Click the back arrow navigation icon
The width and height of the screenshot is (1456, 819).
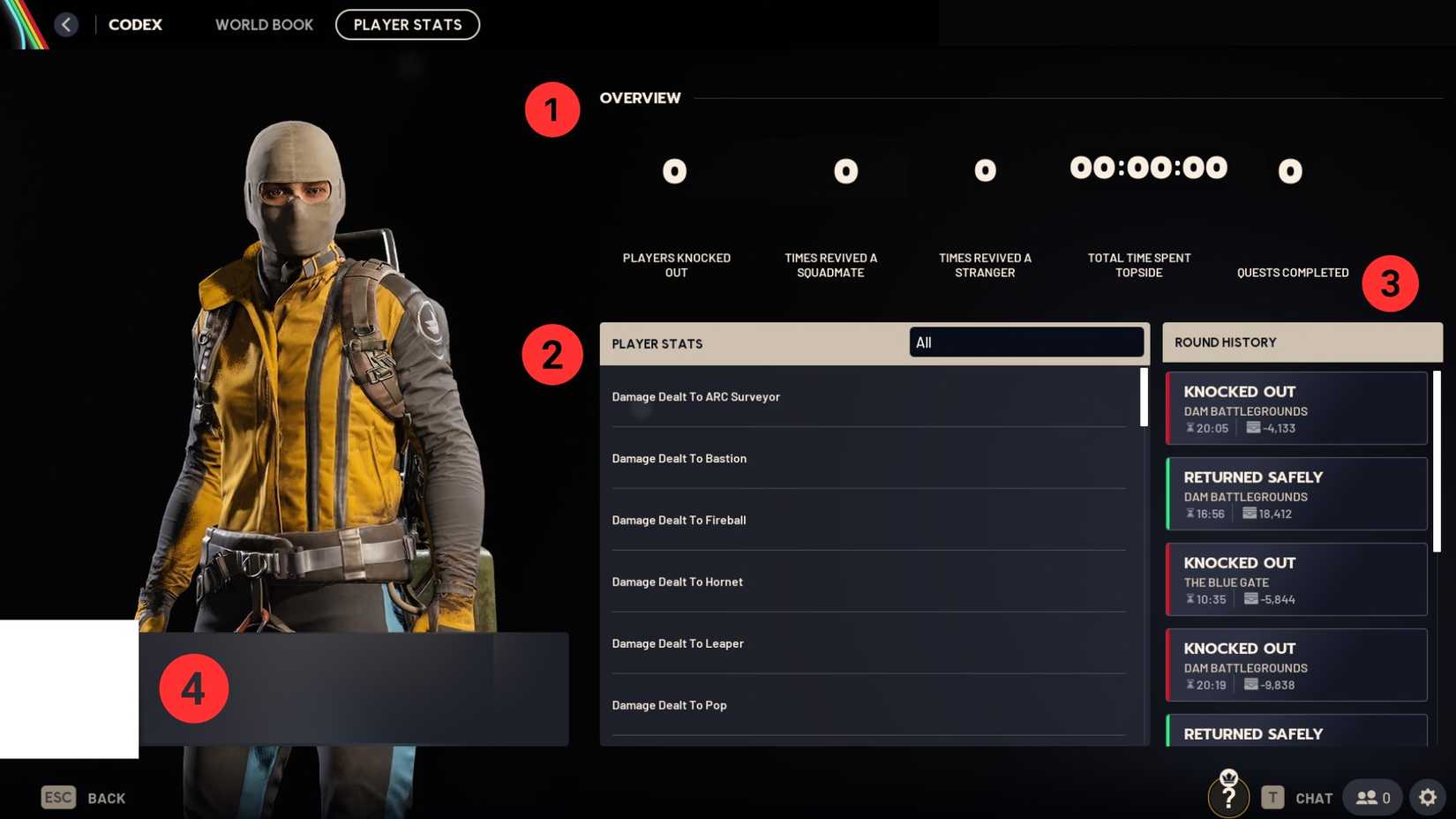pyautogui.click(x=66, y=24)
